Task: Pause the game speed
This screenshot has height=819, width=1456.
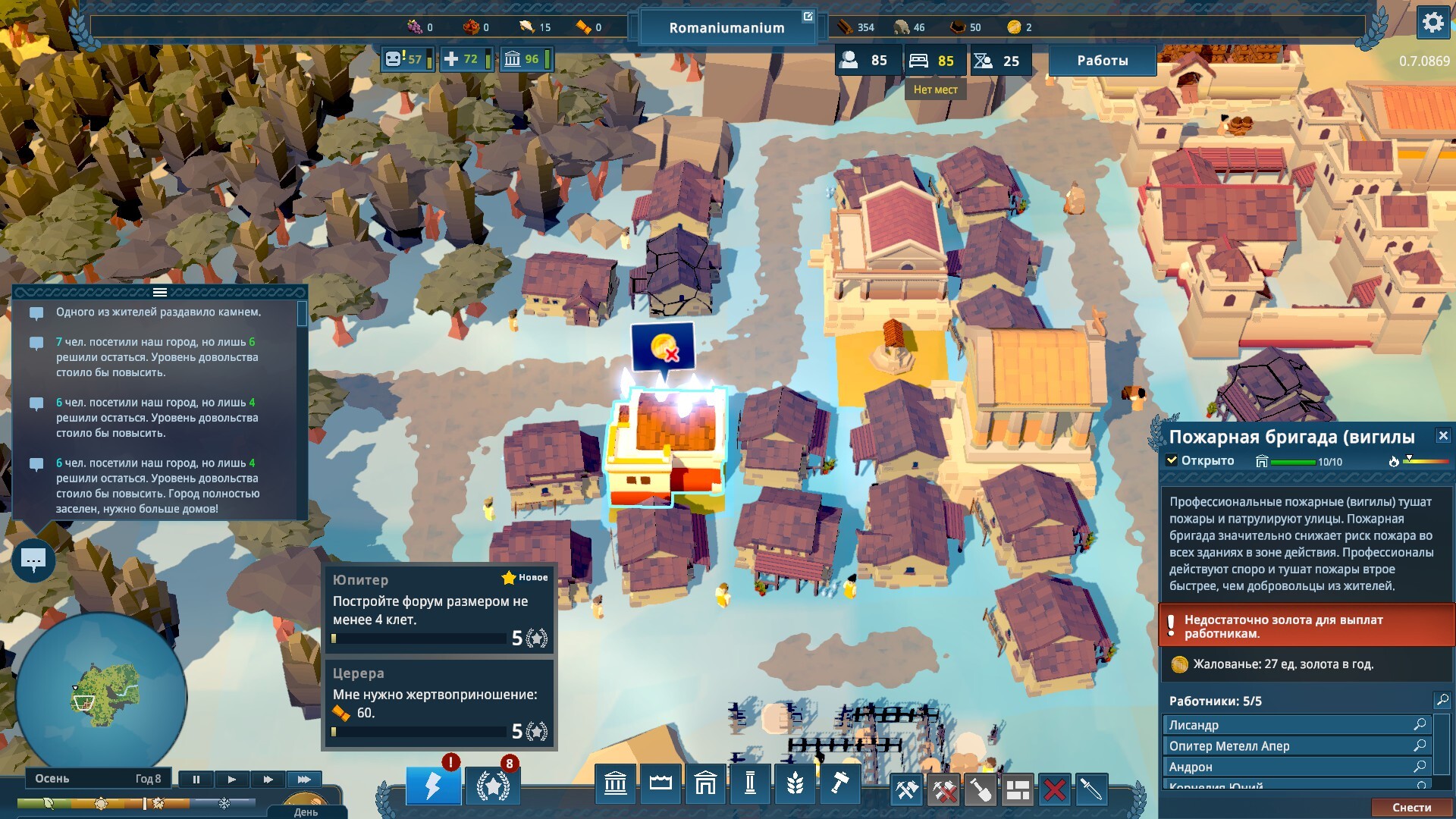Action: 196,779
